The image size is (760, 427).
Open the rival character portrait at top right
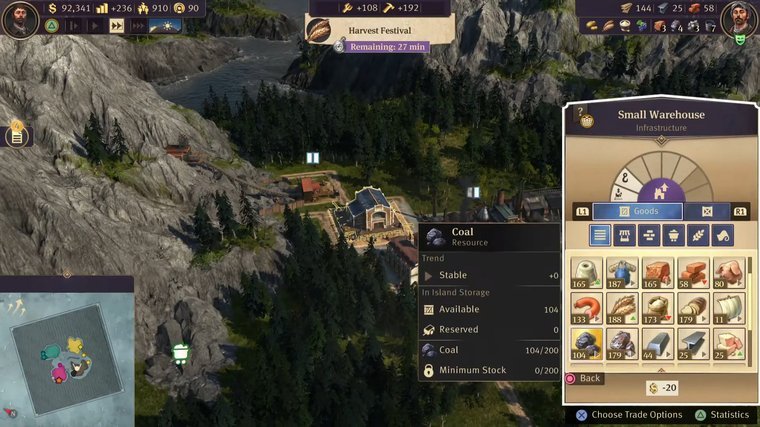coord(738,17)
